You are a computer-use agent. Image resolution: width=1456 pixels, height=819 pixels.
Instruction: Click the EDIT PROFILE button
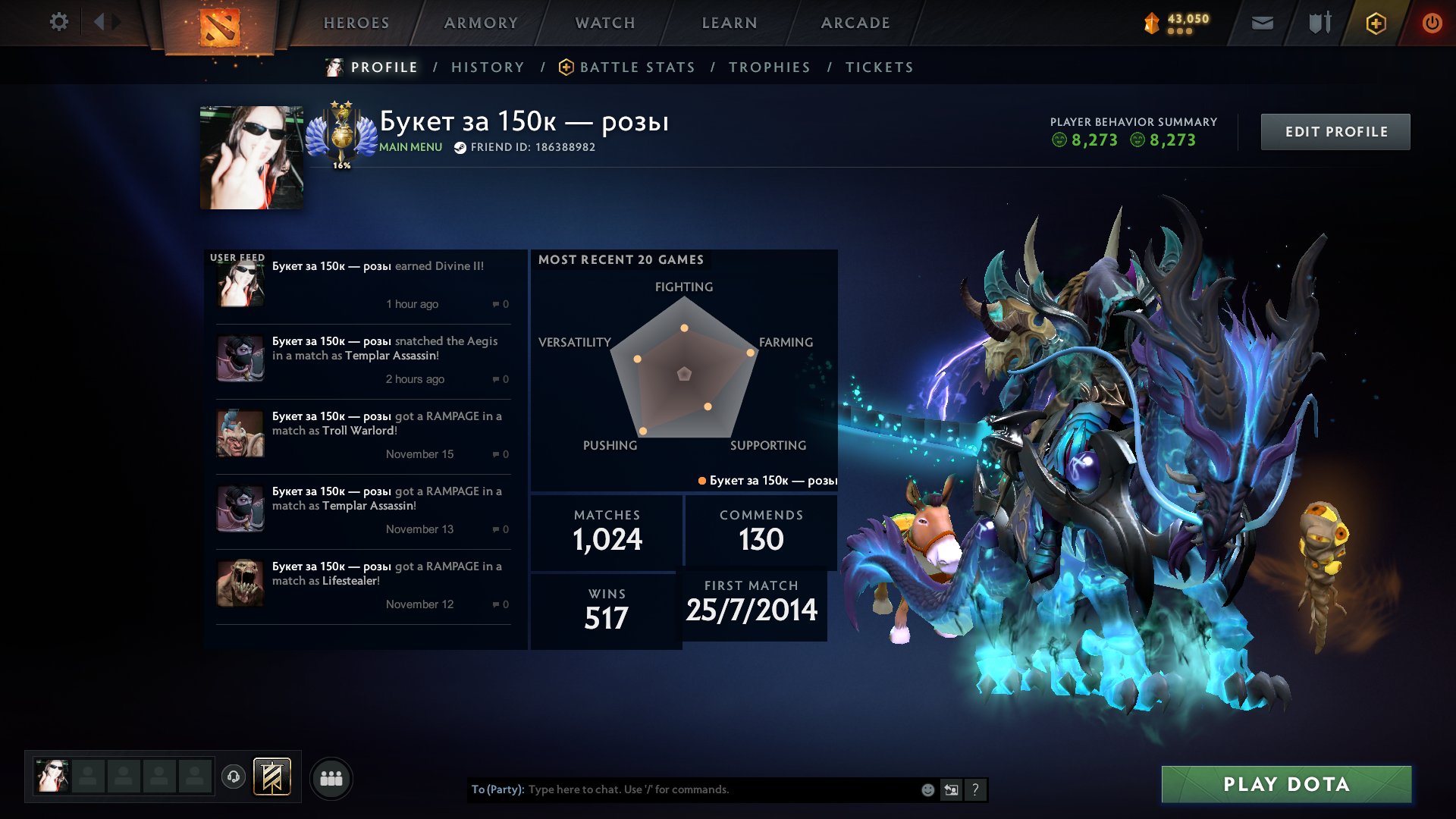1335,131
